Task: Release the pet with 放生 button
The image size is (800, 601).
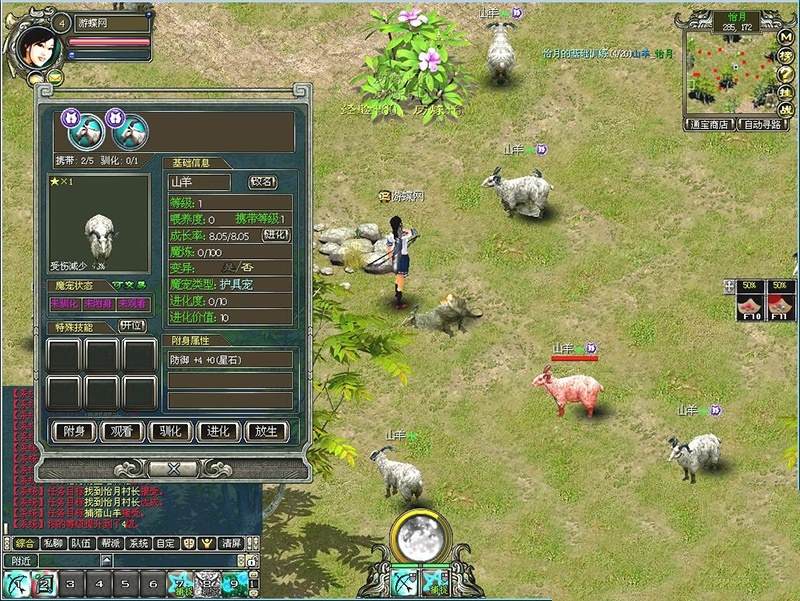Action: [266, 432]
